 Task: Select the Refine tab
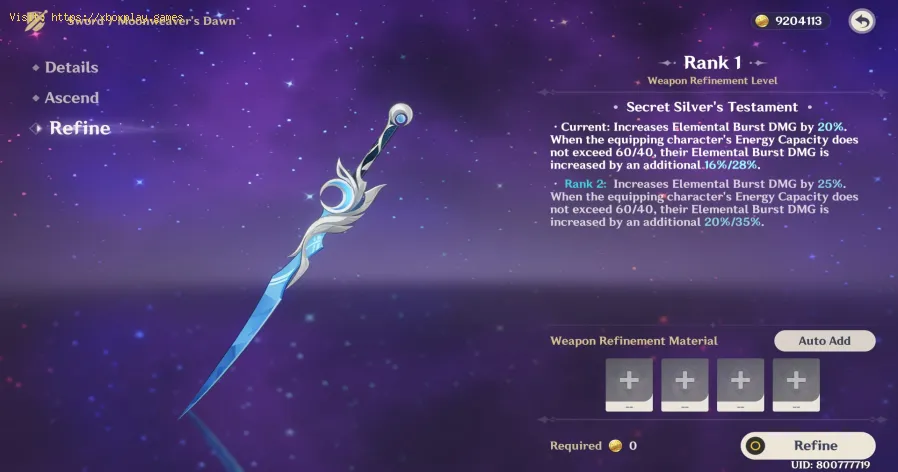pos(79,128)
